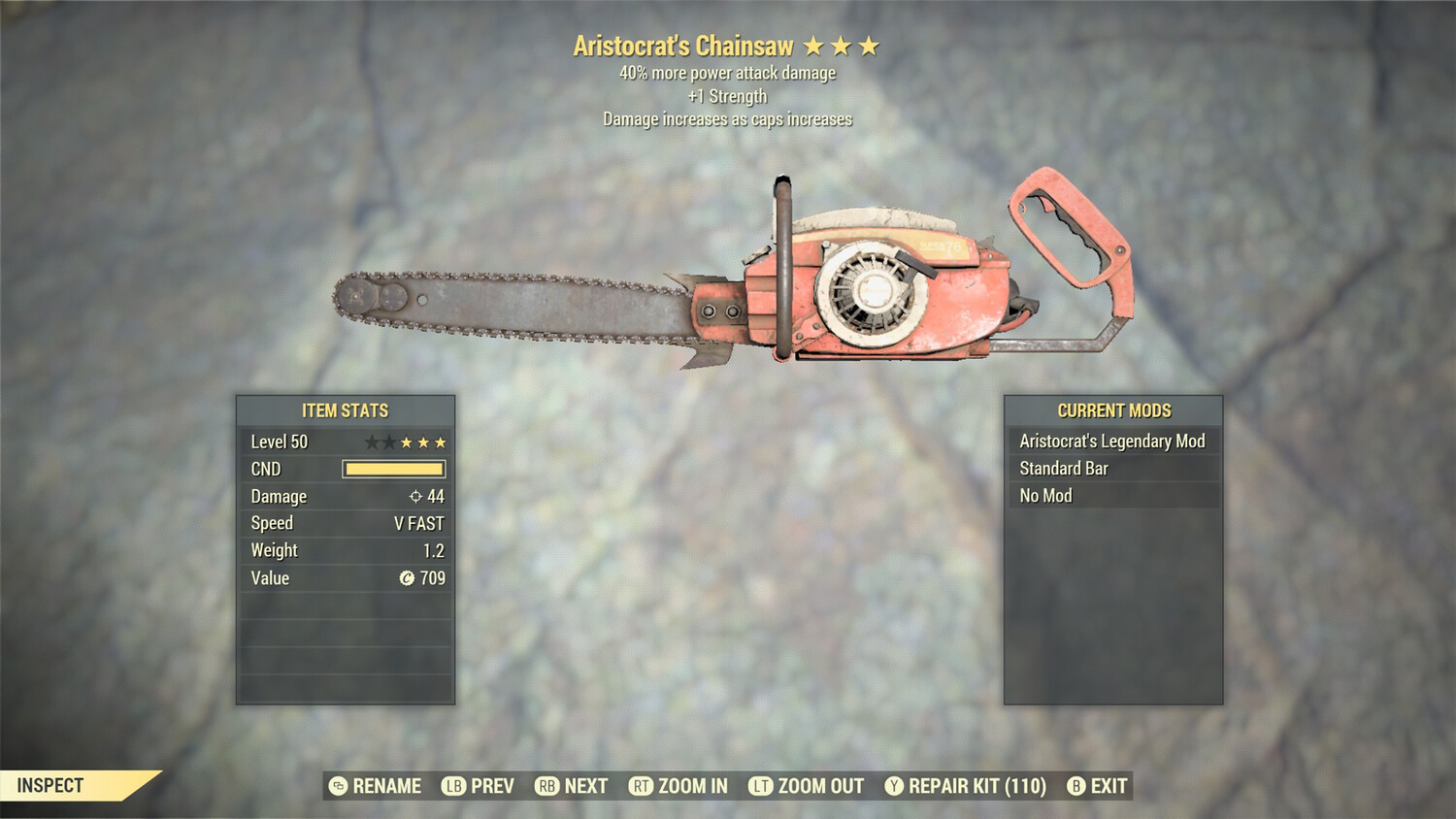1456x819 pixels.
Task: Go to the previous item with Prev
Action: (479, 786)
